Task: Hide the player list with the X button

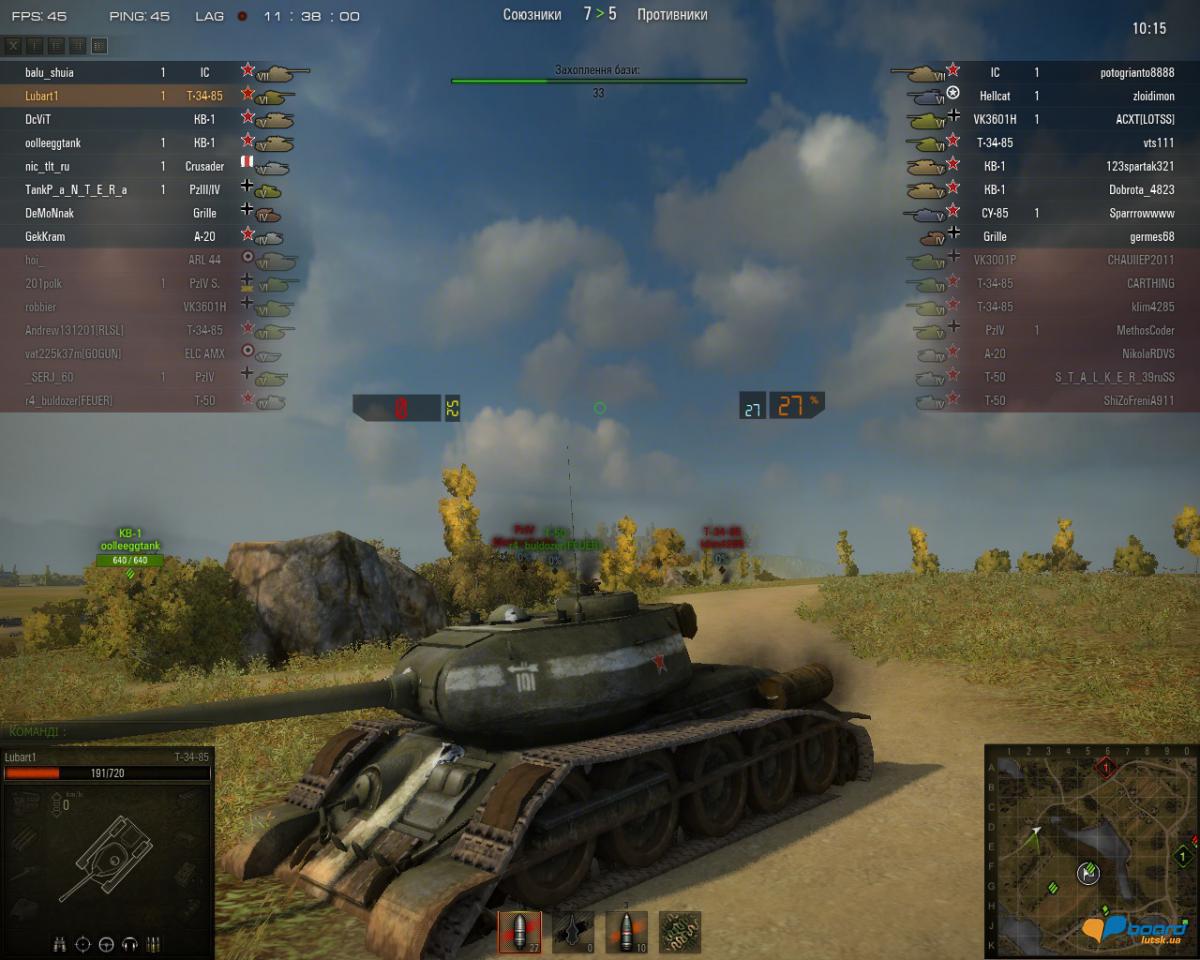Action: click(x=13, y=46)
